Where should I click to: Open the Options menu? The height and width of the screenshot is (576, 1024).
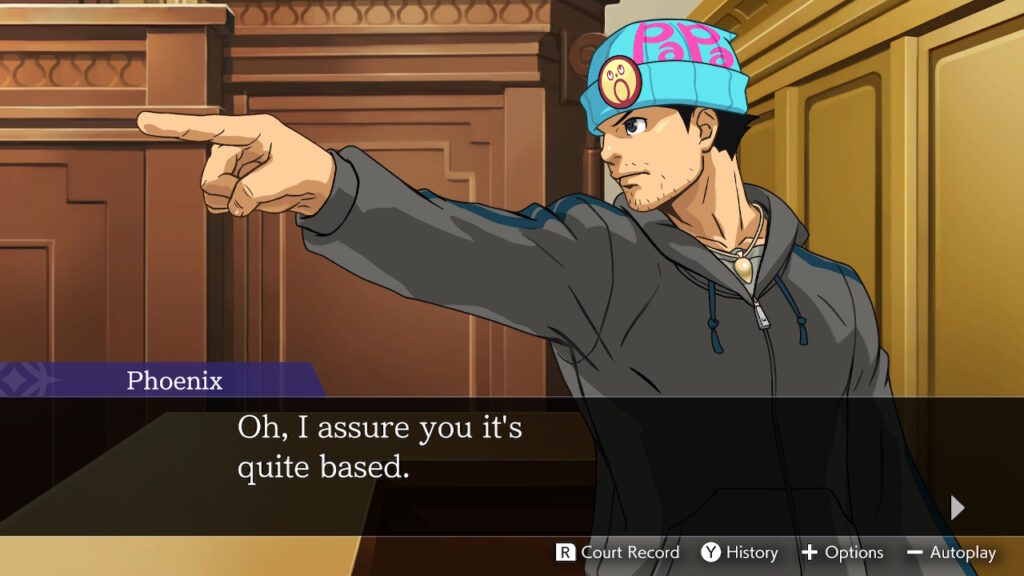842,552
